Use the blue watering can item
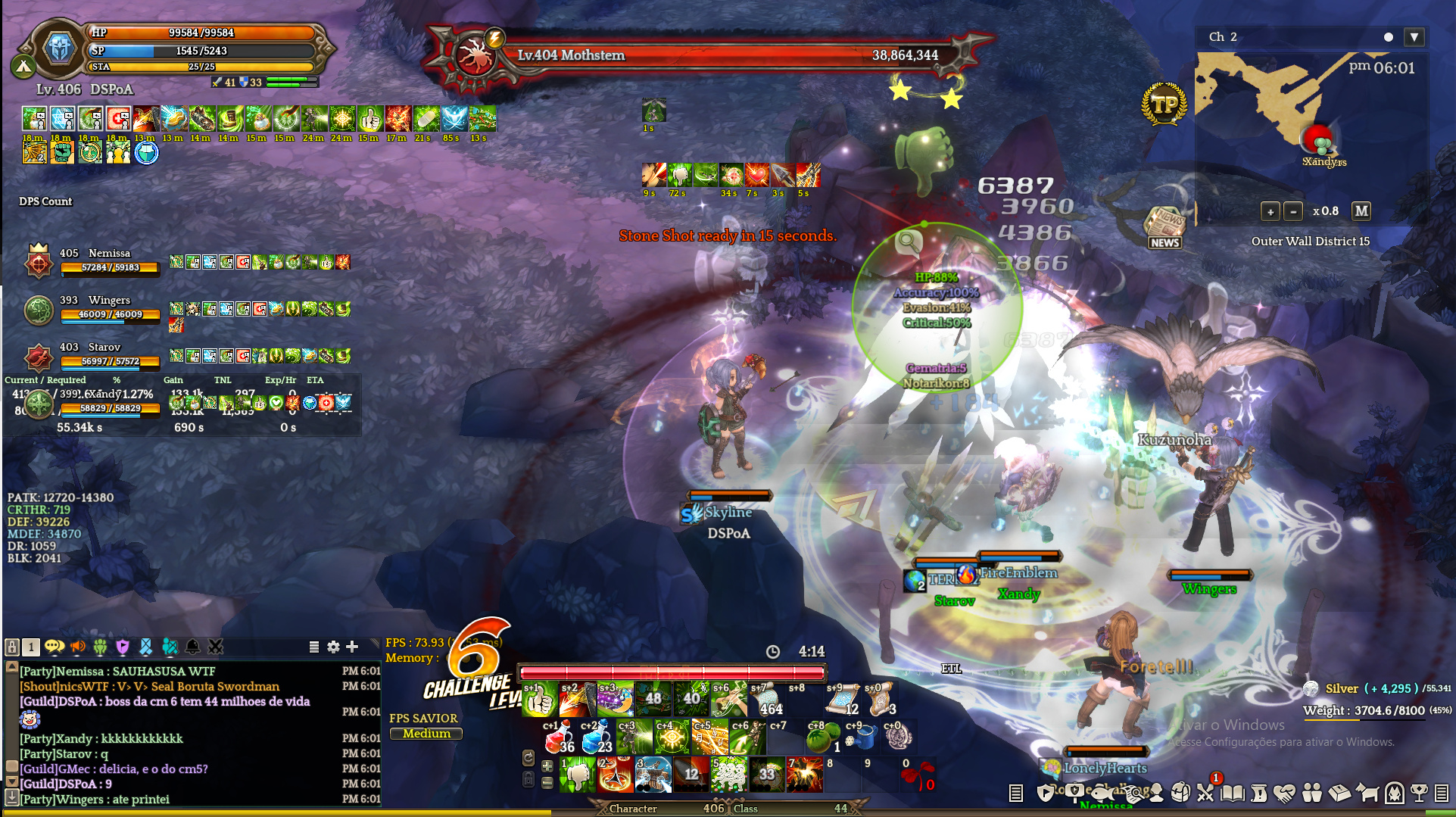This screenshot has width=1456, height=817. [x=860, y=737]
